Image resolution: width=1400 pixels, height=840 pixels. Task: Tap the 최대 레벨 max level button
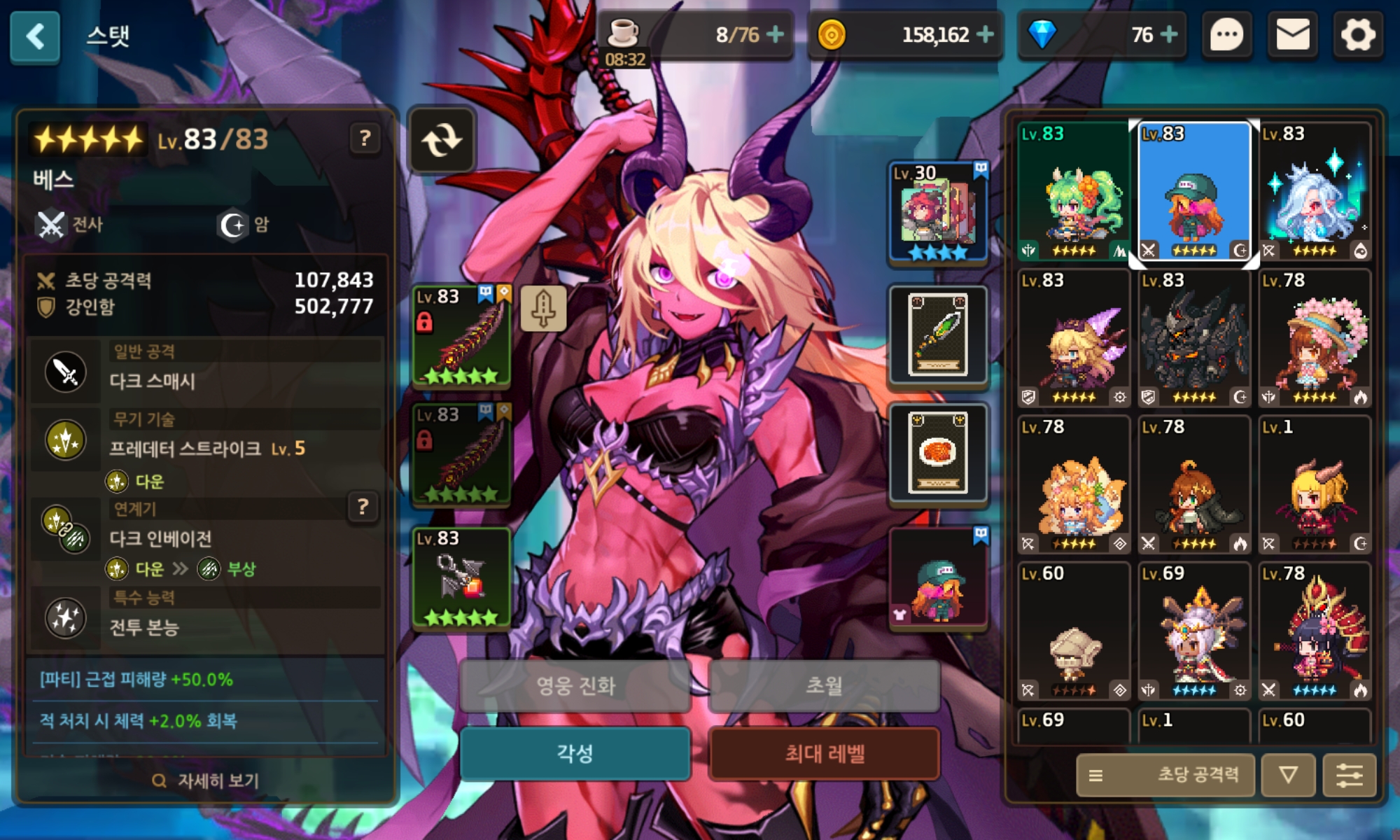824,754
